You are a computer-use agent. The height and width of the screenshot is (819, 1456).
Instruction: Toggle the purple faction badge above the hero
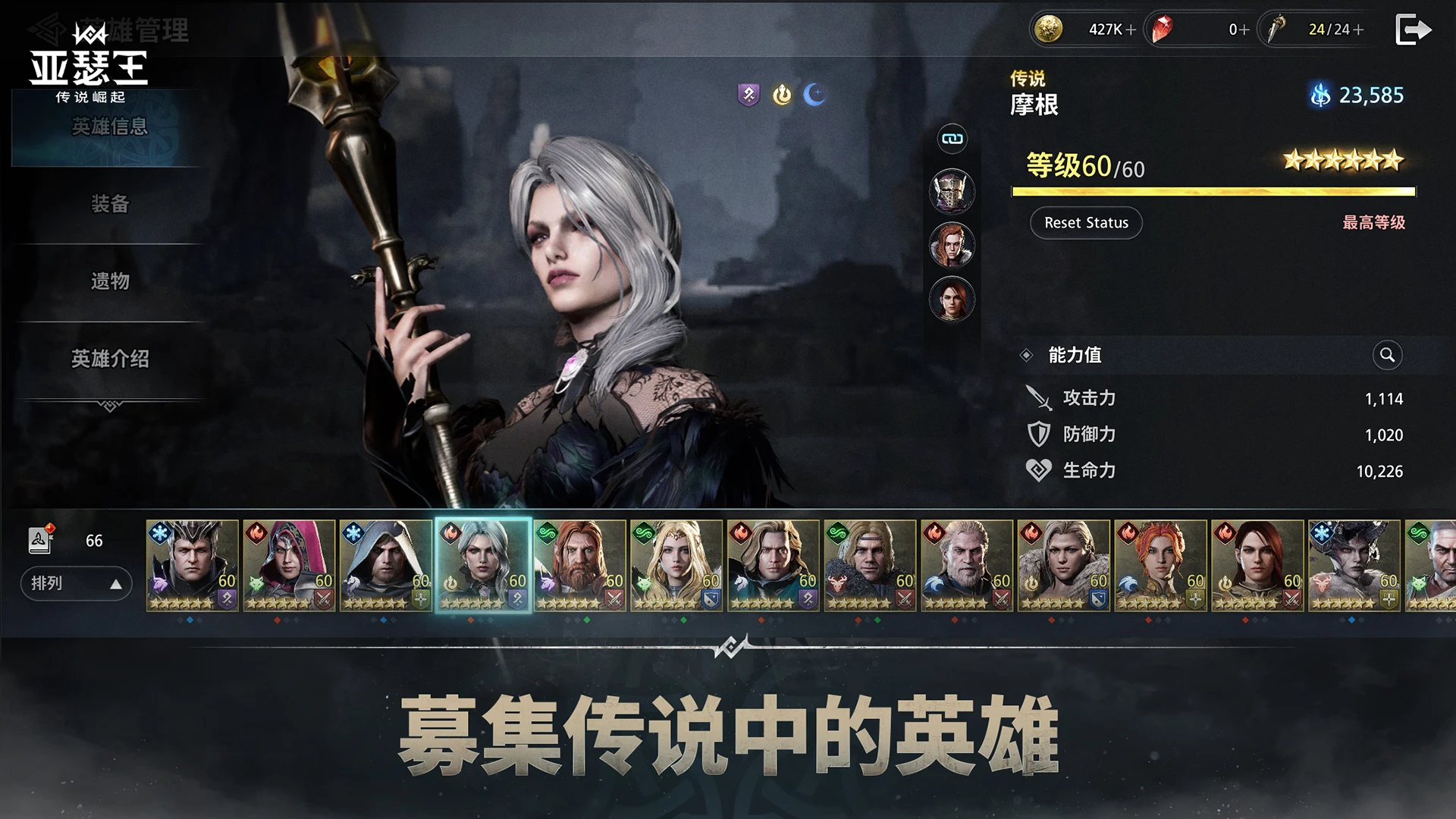coord(748,94)
